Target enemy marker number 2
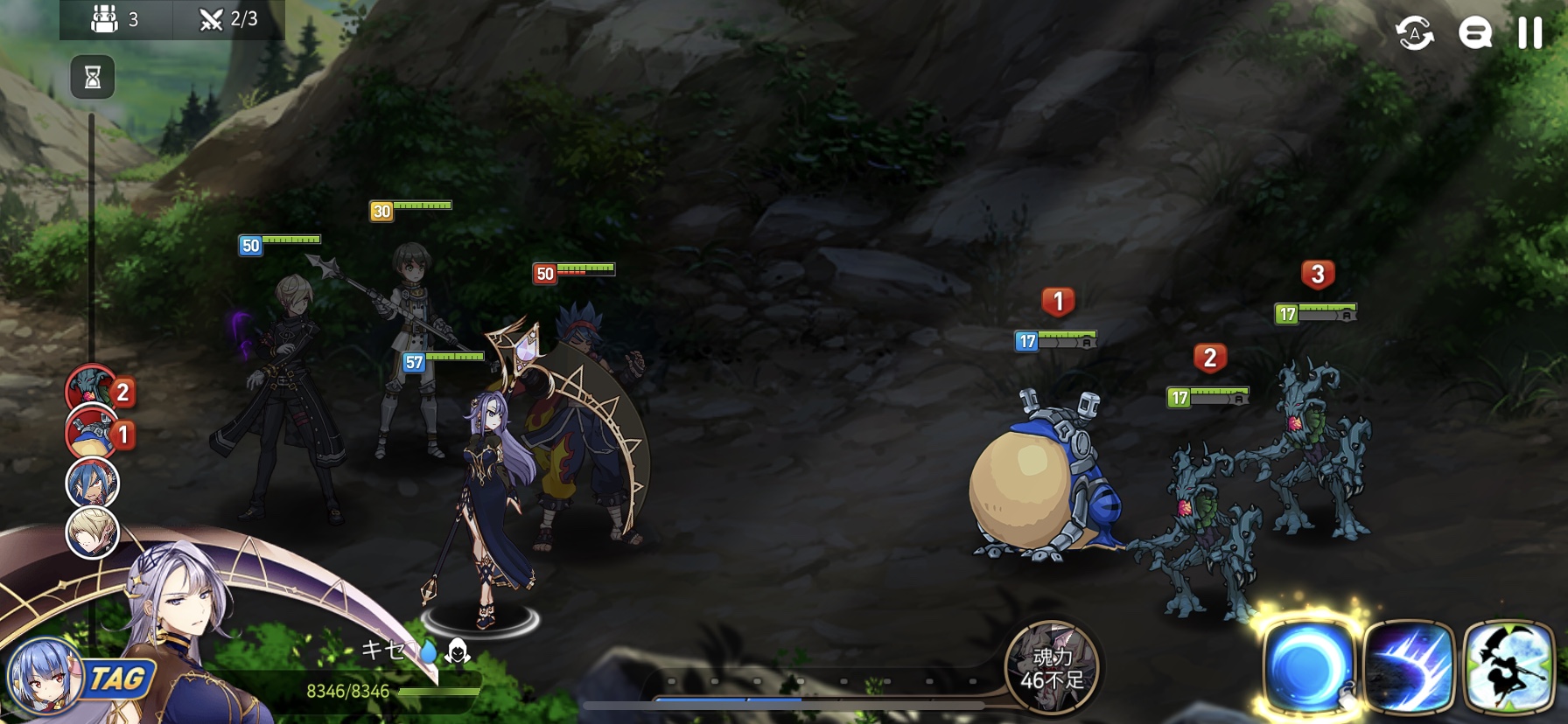Viewport: 1568px width, 724px height. tap(1210, 358)
